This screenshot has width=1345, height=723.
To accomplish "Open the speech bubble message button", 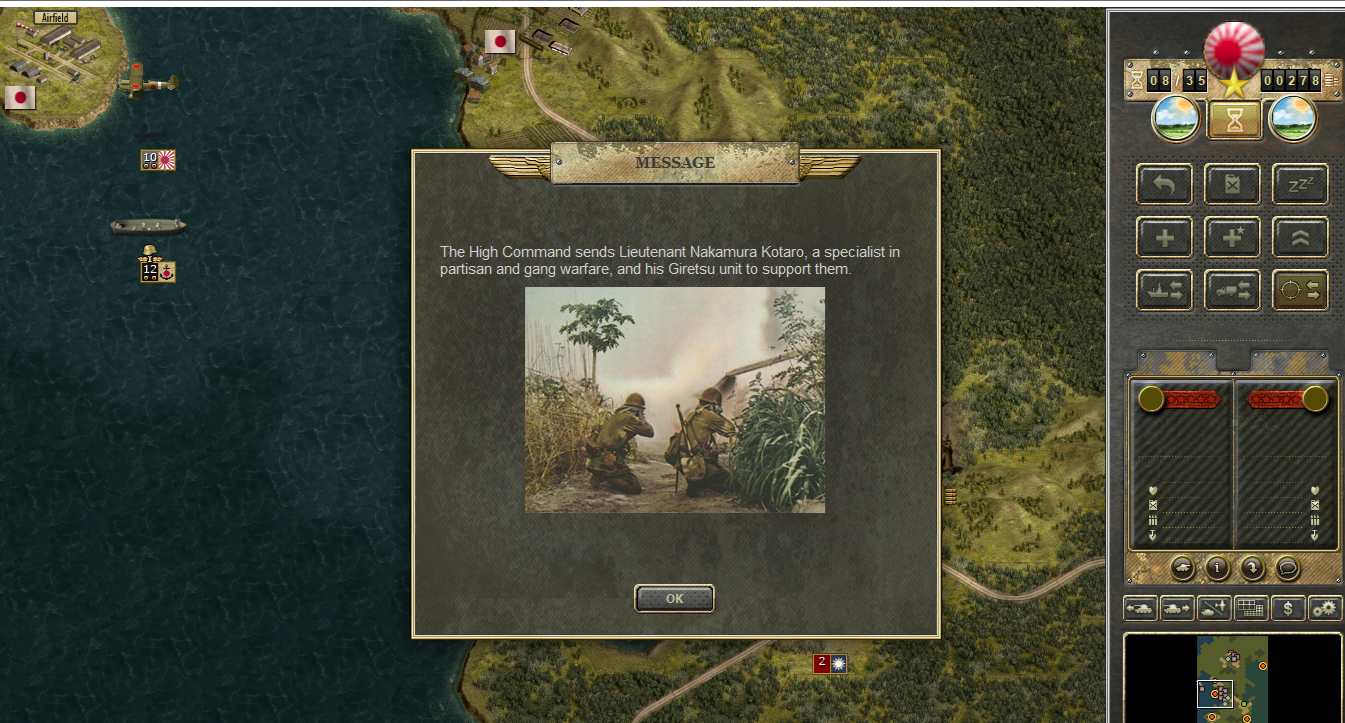I will (x=1287, y=568).
